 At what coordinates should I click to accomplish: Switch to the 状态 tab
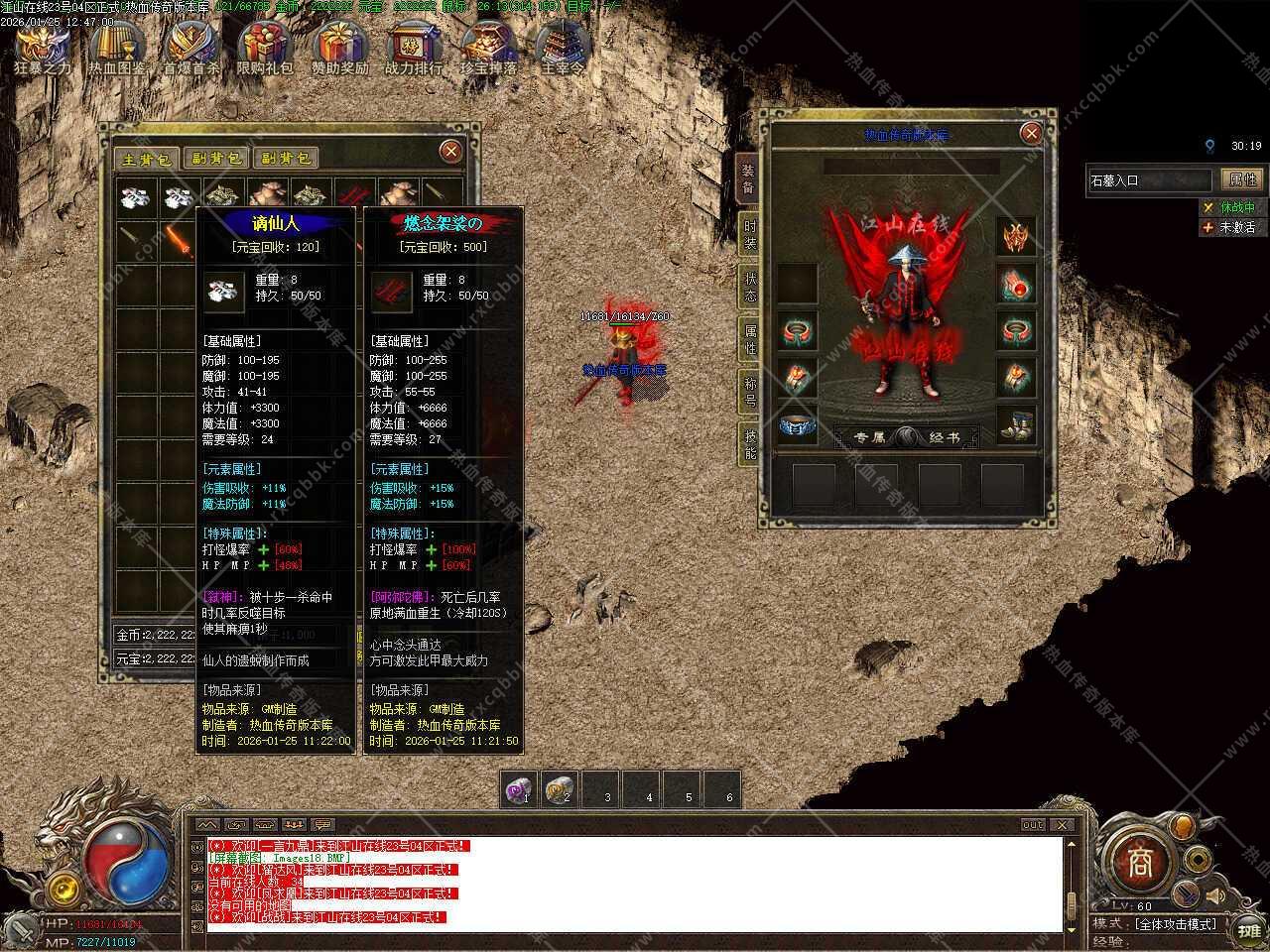[x=749, y=288]
